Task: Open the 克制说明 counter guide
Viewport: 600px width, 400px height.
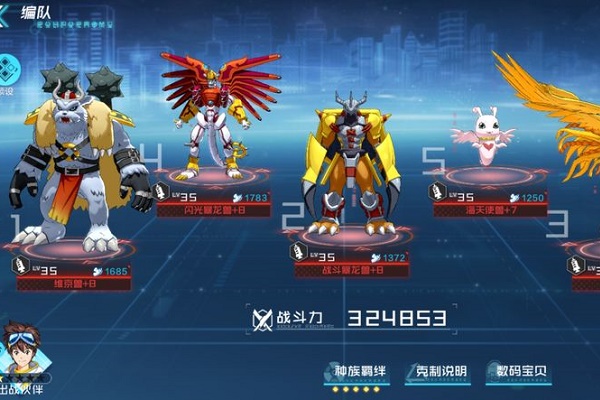Action: [x=437, y=372]
